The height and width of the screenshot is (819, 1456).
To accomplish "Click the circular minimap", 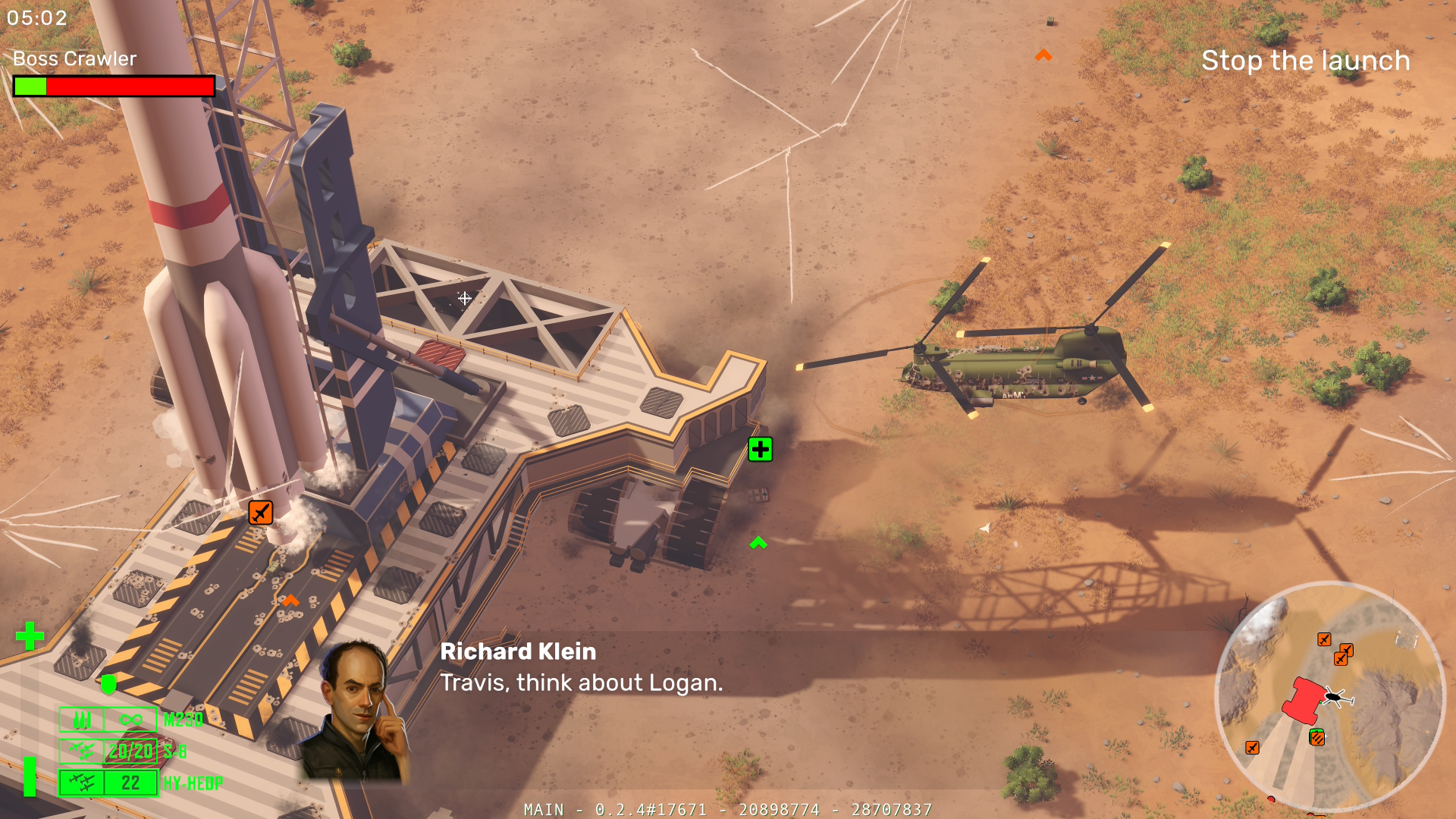I will tap(1329, 696).
